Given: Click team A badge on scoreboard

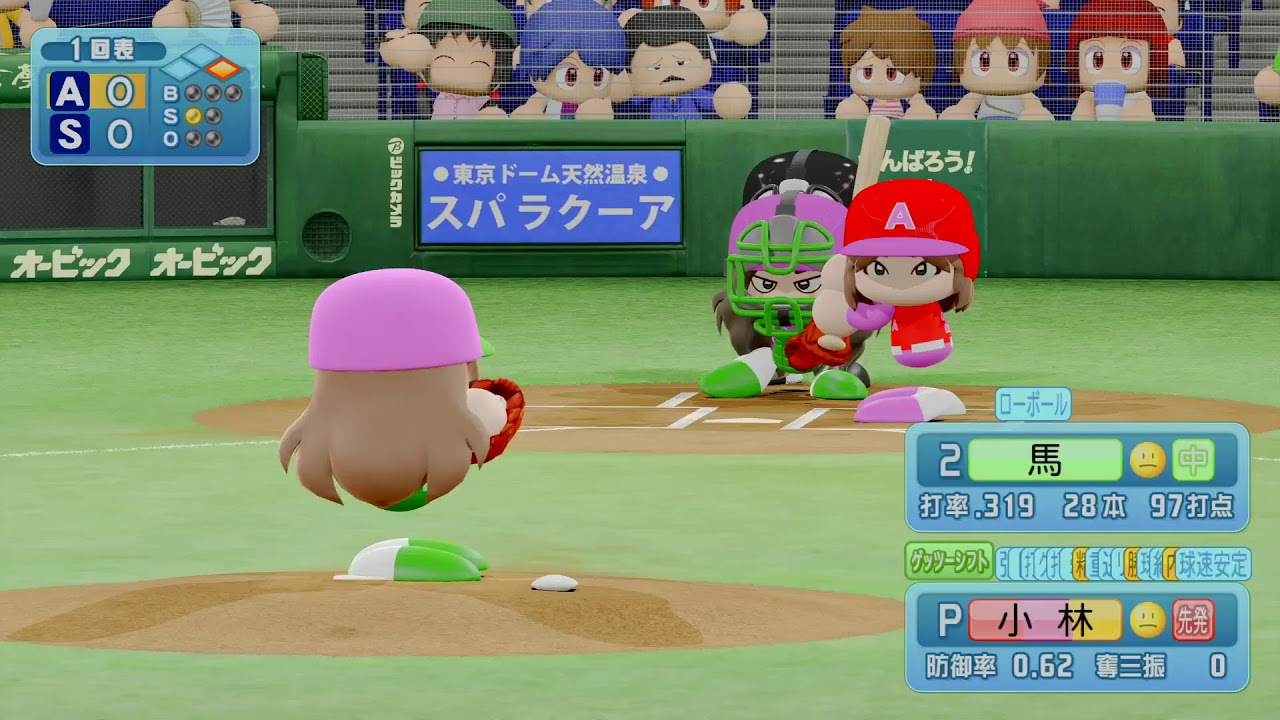Looking at the screenshot, I should pyautogui.click(x=69, y=92).
